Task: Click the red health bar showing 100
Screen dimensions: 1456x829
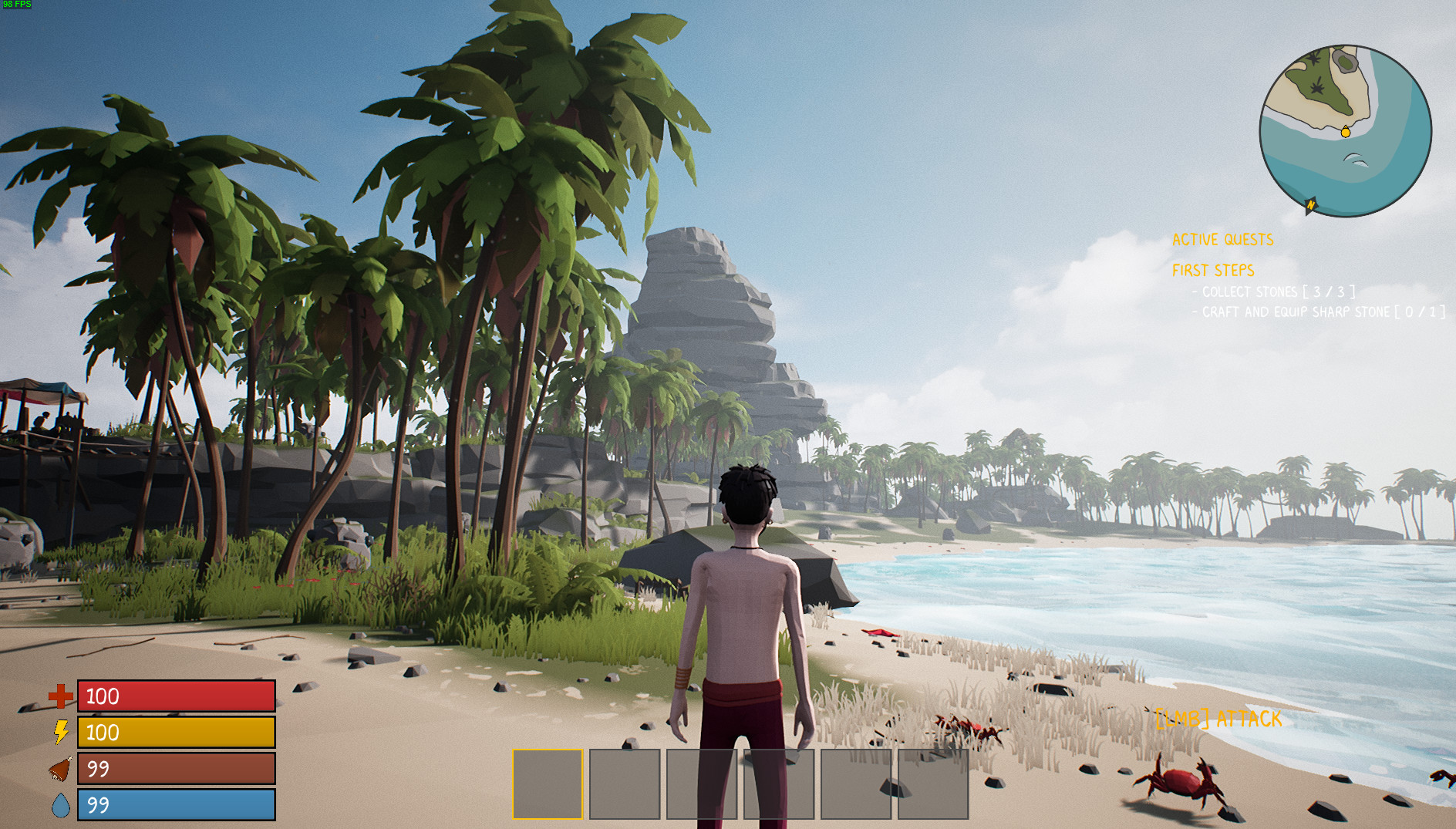Action: 176,696
